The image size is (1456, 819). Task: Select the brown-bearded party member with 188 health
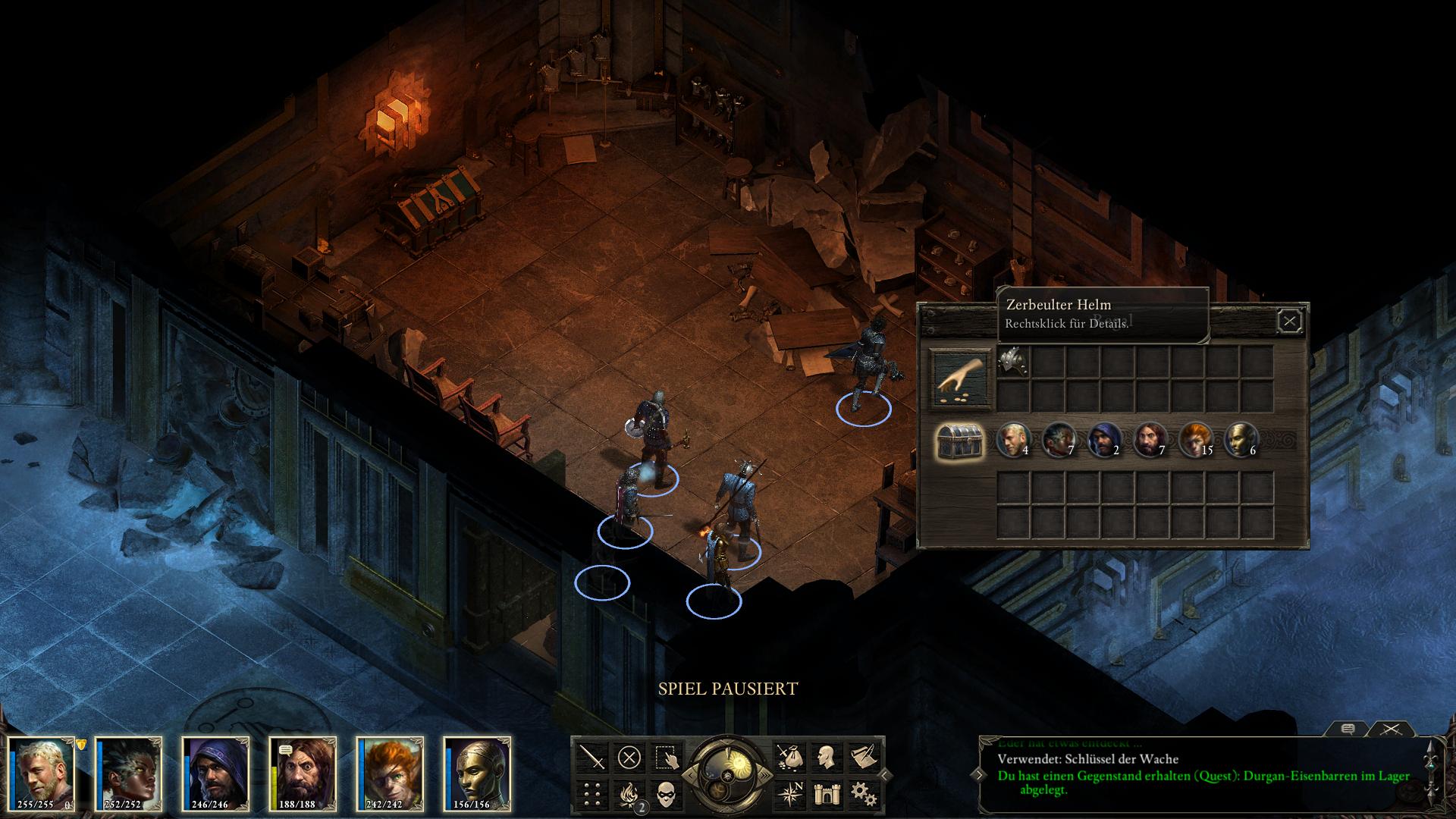click(x=303, y=770)
